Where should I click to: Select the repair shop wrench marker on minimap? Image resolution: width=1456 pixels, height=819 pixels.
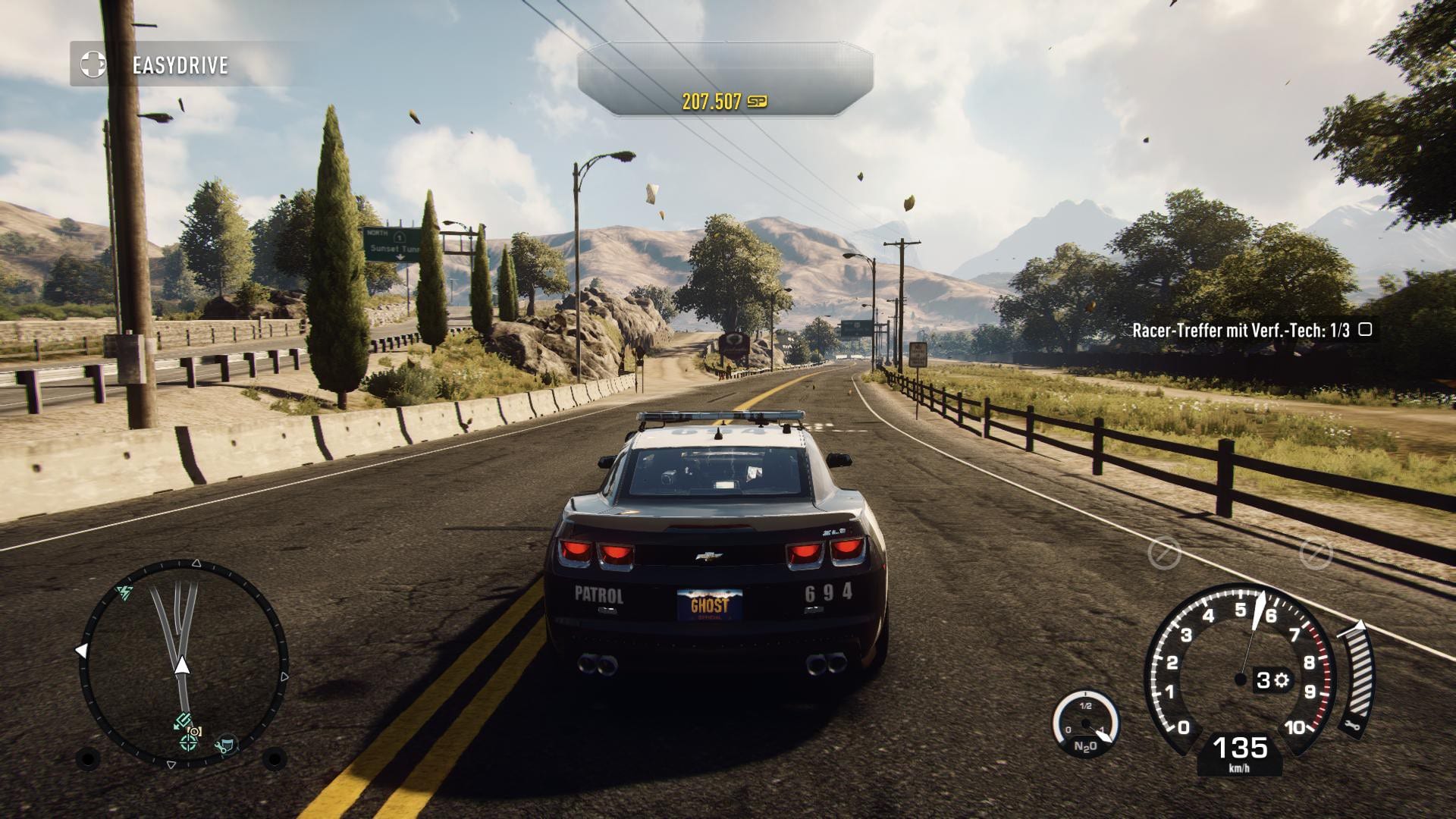tap(225, 746)
